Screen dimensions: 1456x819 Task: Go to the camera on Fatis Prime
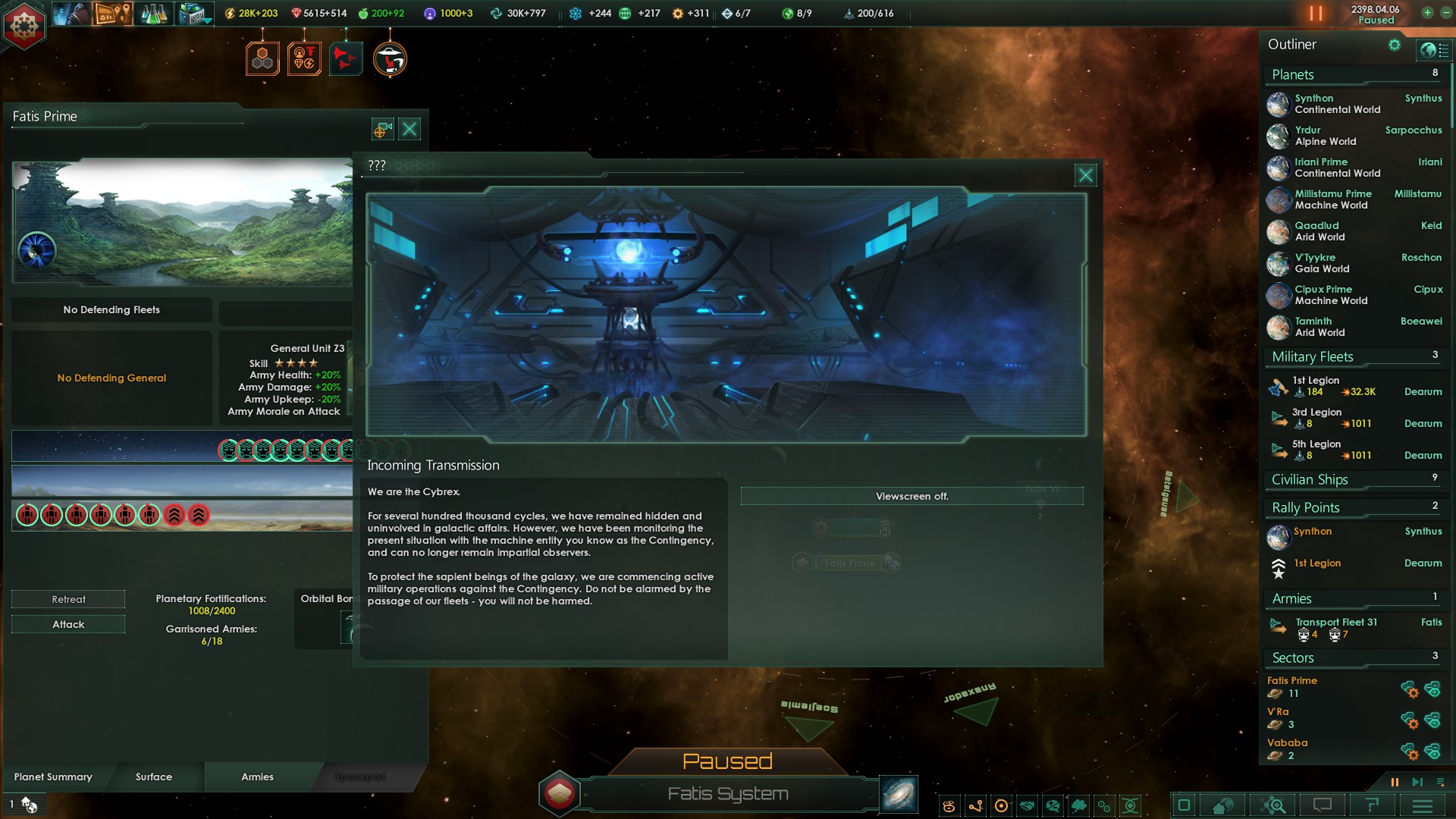(382, 129)
